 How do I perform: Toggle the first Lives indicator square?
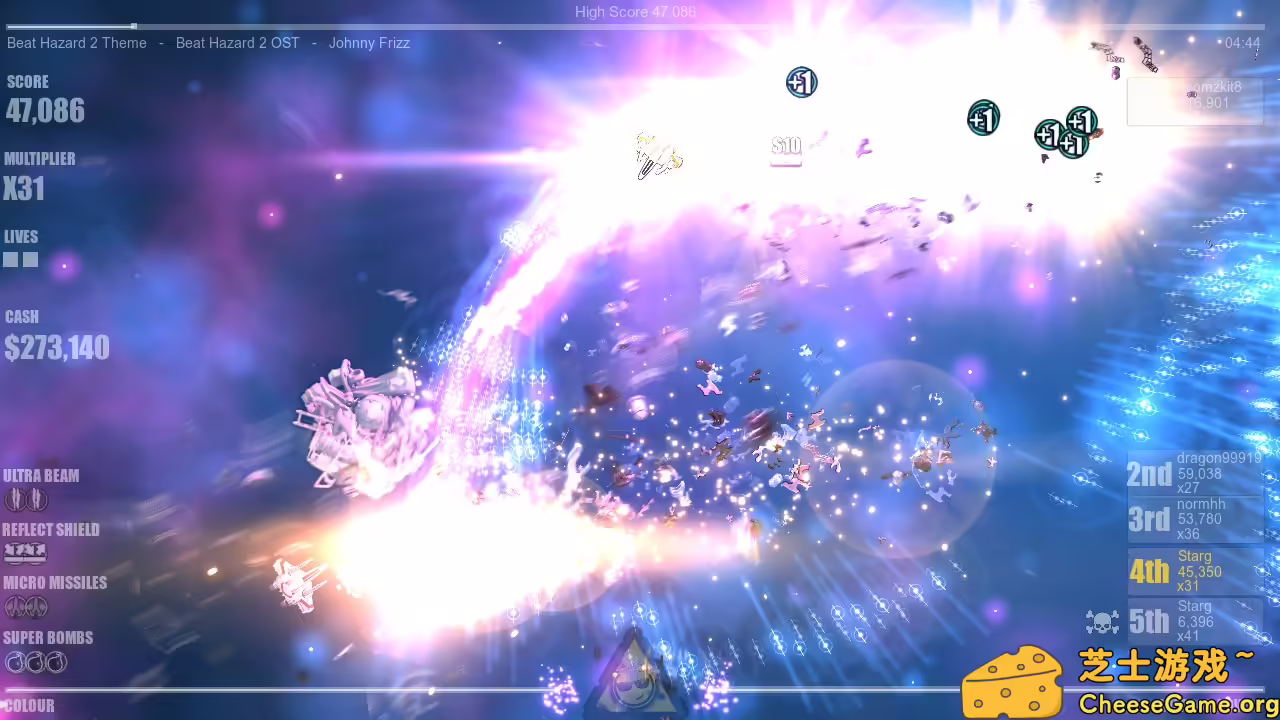click(x=11, y=259)
